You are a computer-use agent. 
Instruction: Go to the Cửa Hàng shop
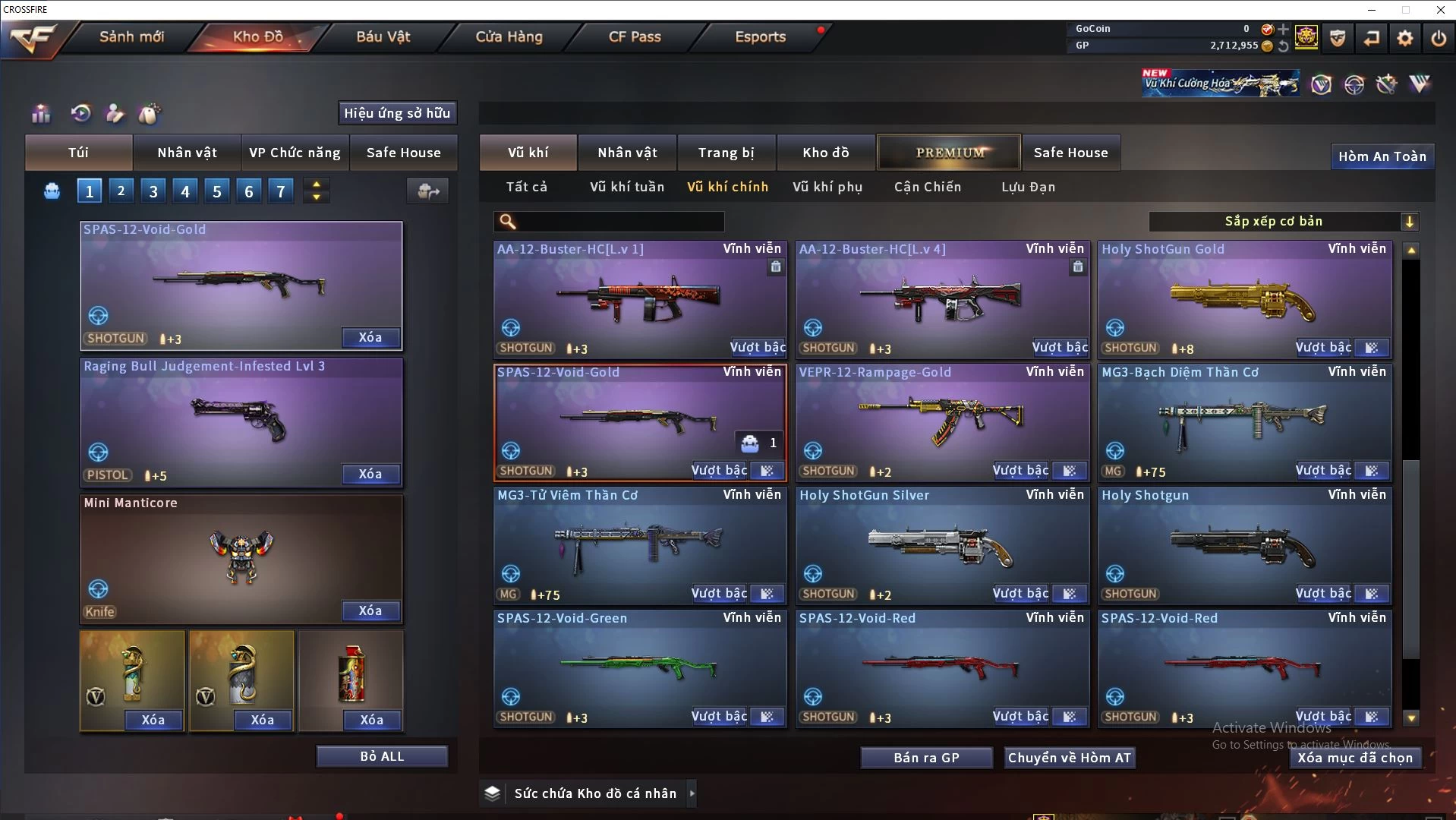click(x=509, y=36)
